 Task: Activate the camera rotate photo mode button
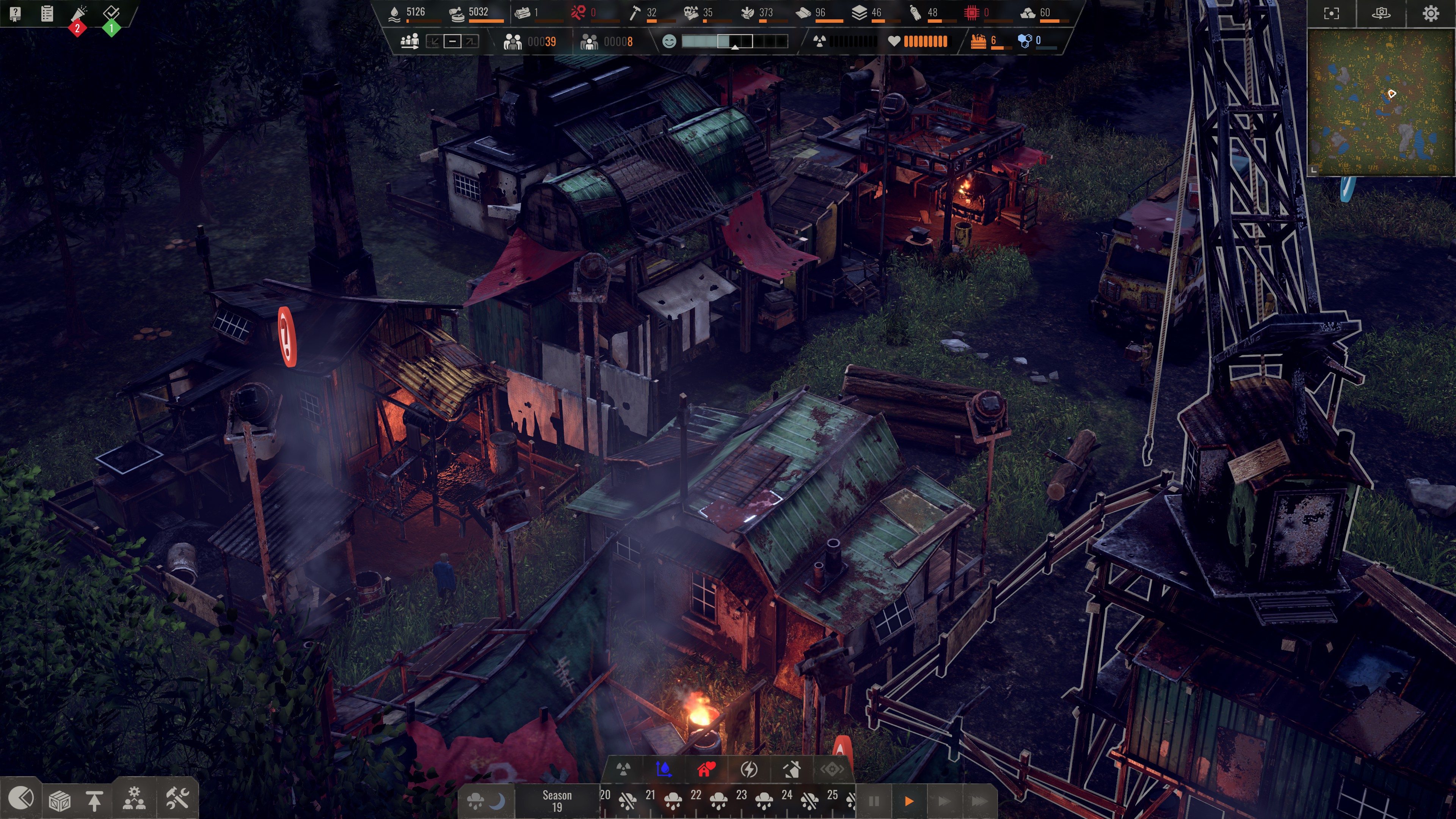click(1381, 14)
